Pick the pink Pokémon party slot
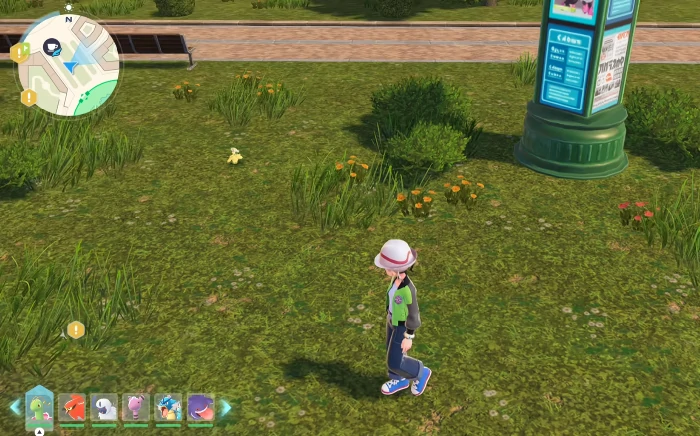The height and width of the screenshot is (436, 700). (x=136, y=407)
